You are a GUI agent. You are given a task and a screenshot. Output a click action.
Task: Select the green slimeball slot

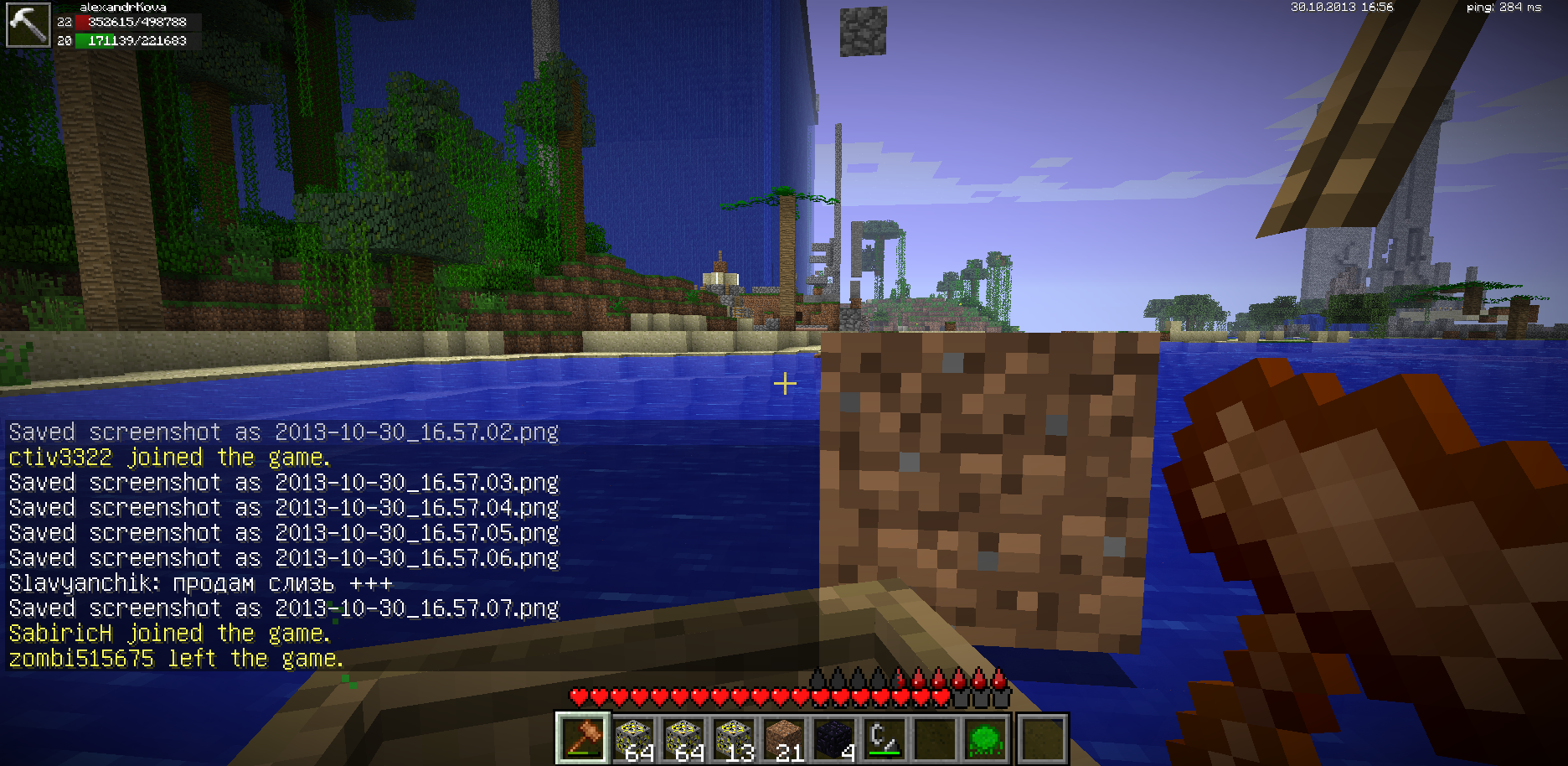985,738
